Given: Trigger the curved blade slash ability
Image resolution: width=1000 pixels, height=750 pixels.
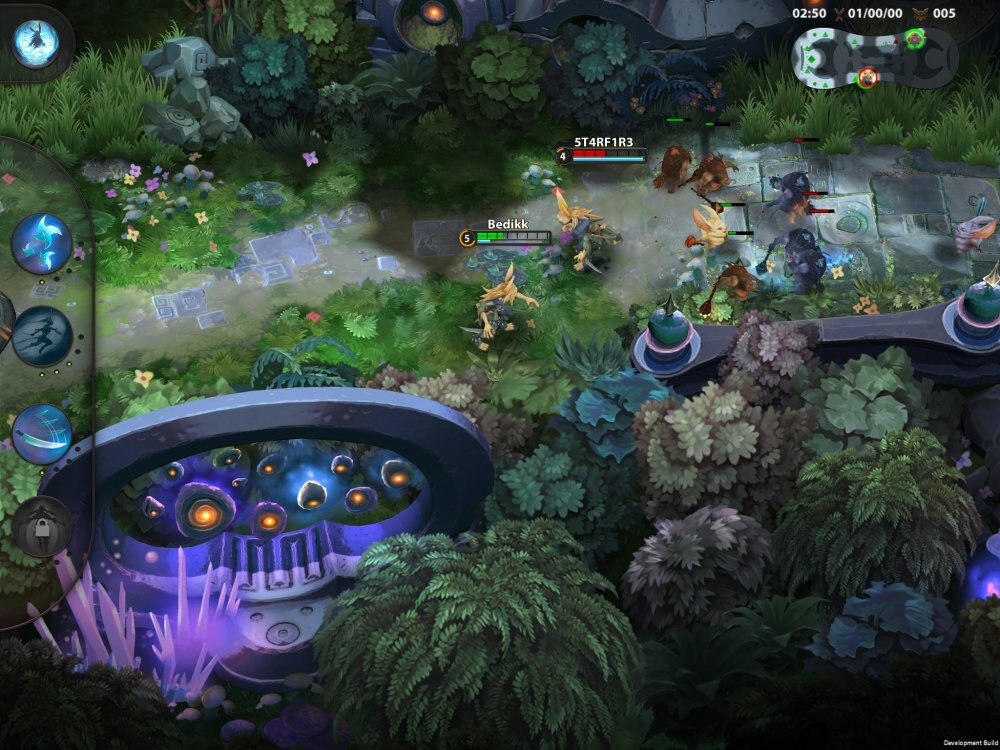Looking at the screenshot, I should [x=42, y=433].
